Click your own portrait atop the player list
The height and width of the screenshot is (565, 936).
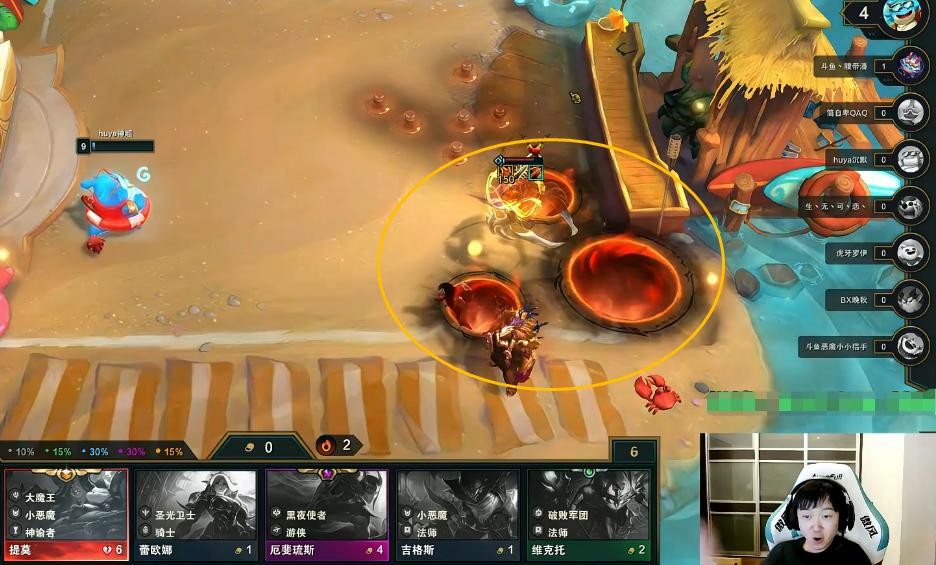pyautogui.click(x=906, y=17)
